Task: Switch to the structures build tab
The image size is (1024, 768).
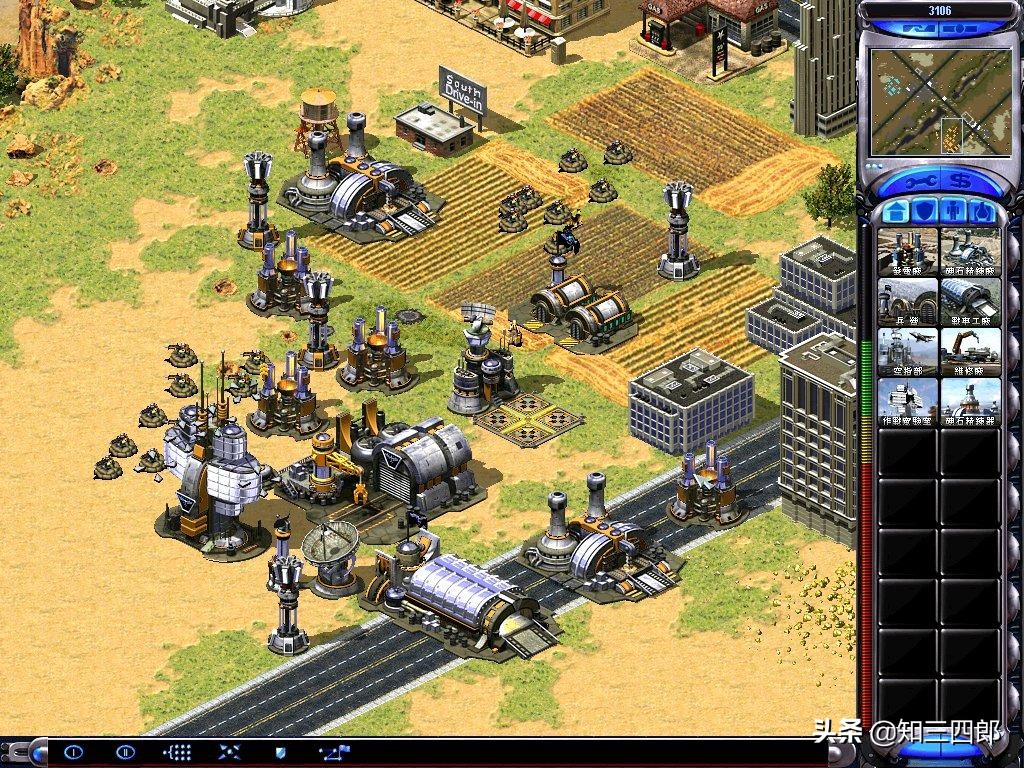Action: coord(896,212)
